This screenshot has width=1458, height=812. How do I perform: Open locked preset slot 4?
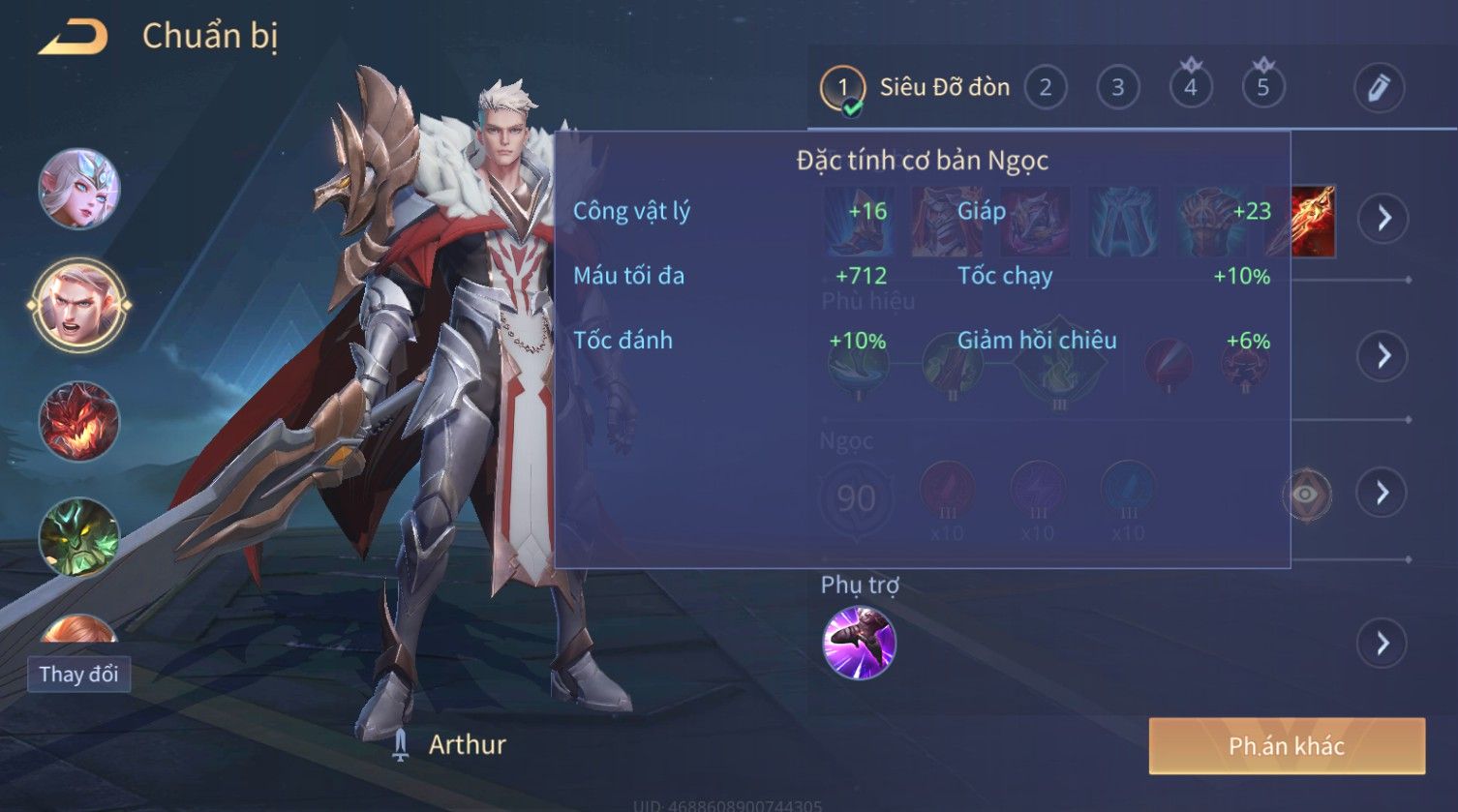pyautogui.click(x=1190, y=87)
